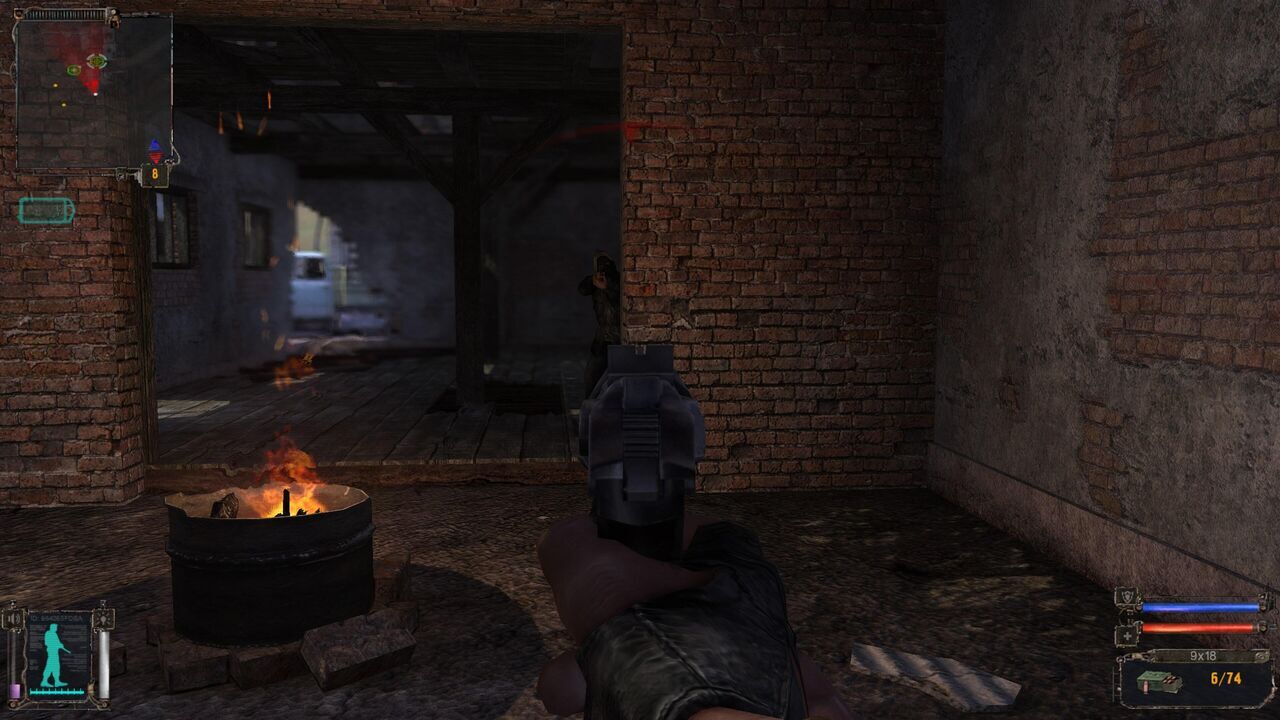
Task: Click the yellow enemy count badge on minimap
Action: [156, 174]
